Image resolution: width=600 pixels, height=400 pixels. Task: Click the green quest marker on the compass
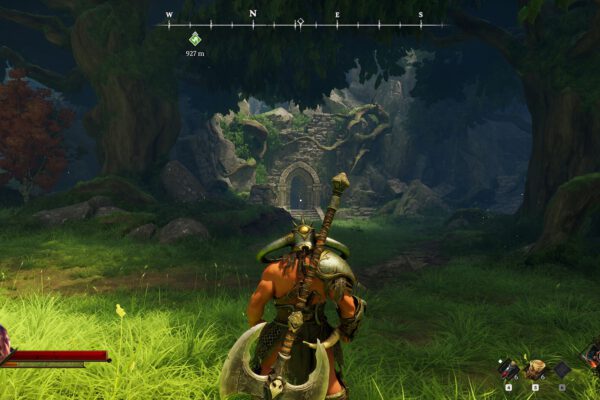[195, 39]
